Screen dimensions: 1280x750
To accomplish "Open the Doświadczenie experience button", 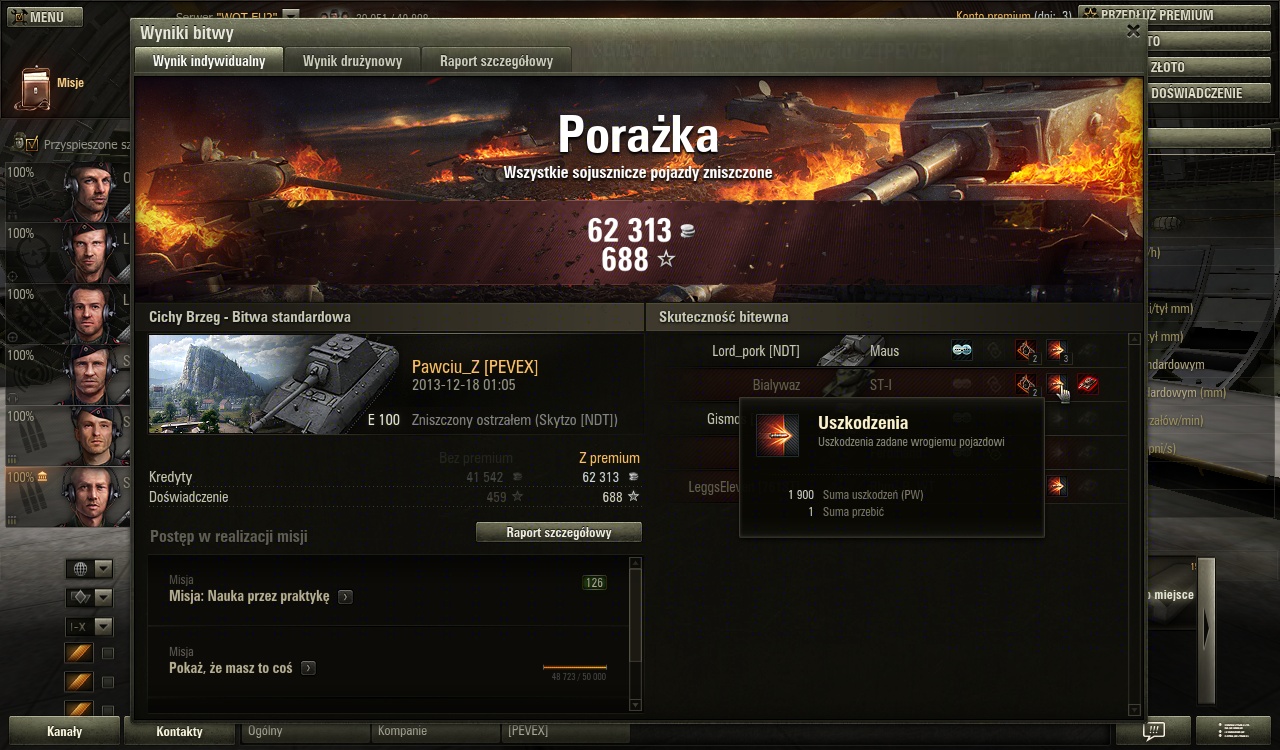I will tap(1196, 93).
